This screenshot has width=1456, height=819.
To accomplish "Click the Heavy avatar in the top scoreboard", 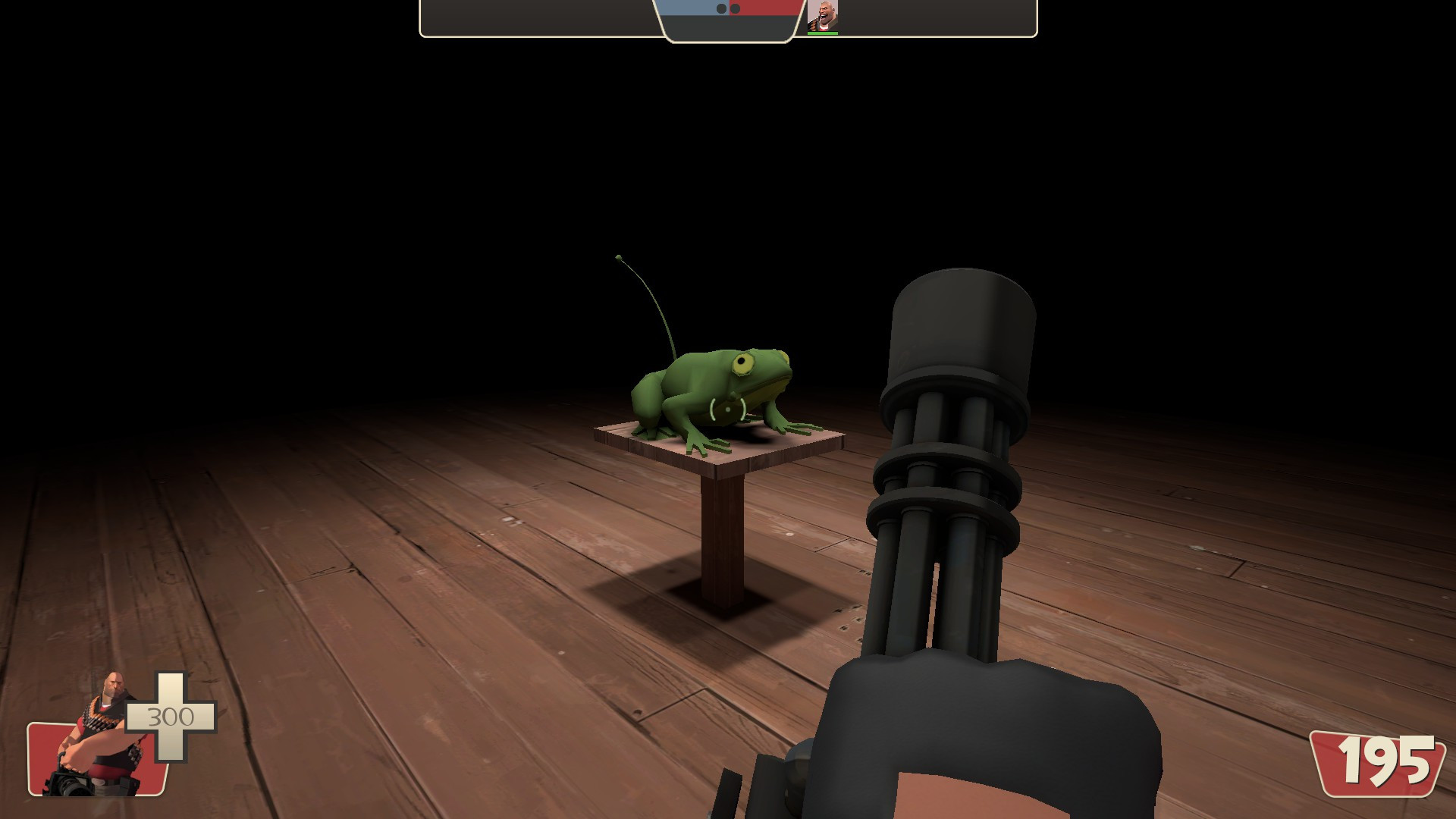I will pos(824,14).
